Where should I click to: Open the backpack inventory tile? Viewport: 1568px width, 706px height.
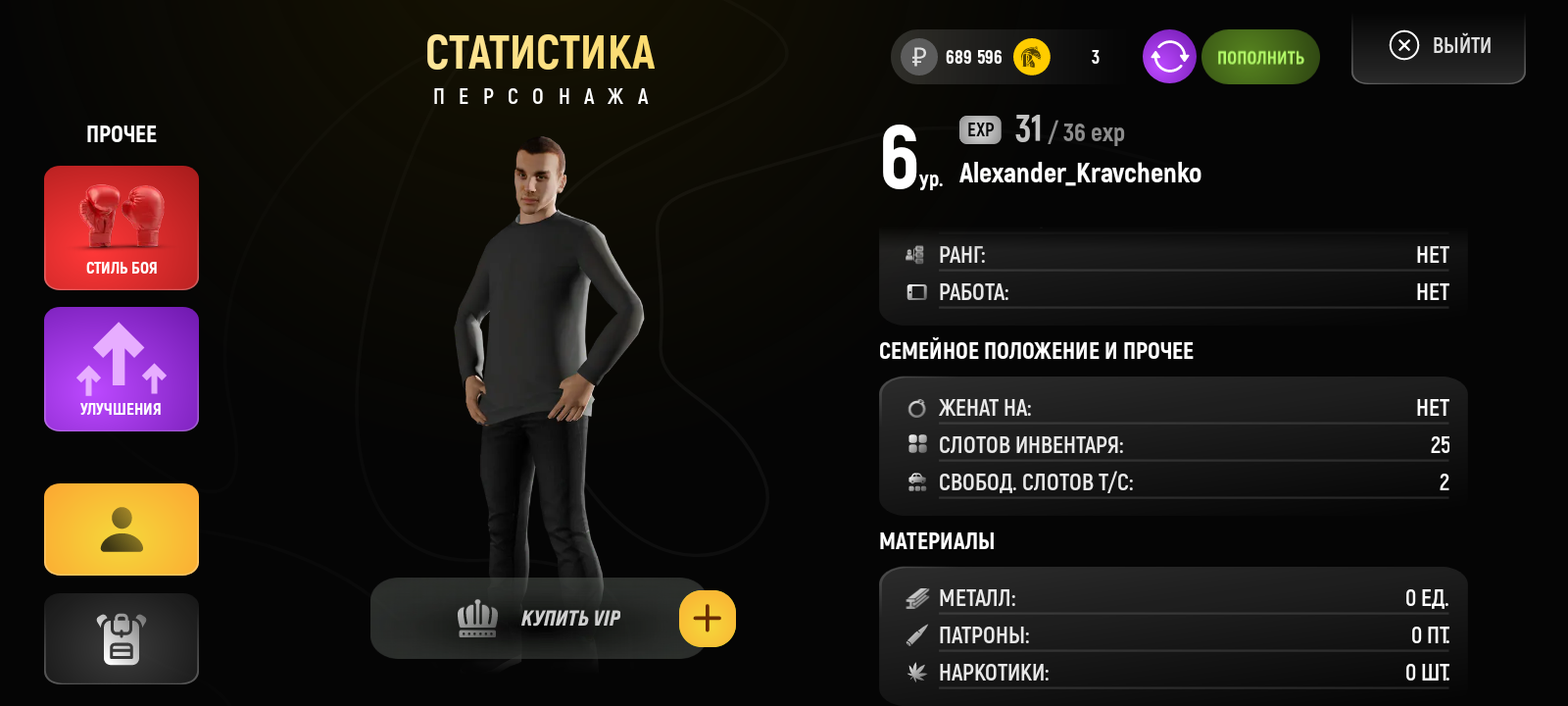[122, 638]
